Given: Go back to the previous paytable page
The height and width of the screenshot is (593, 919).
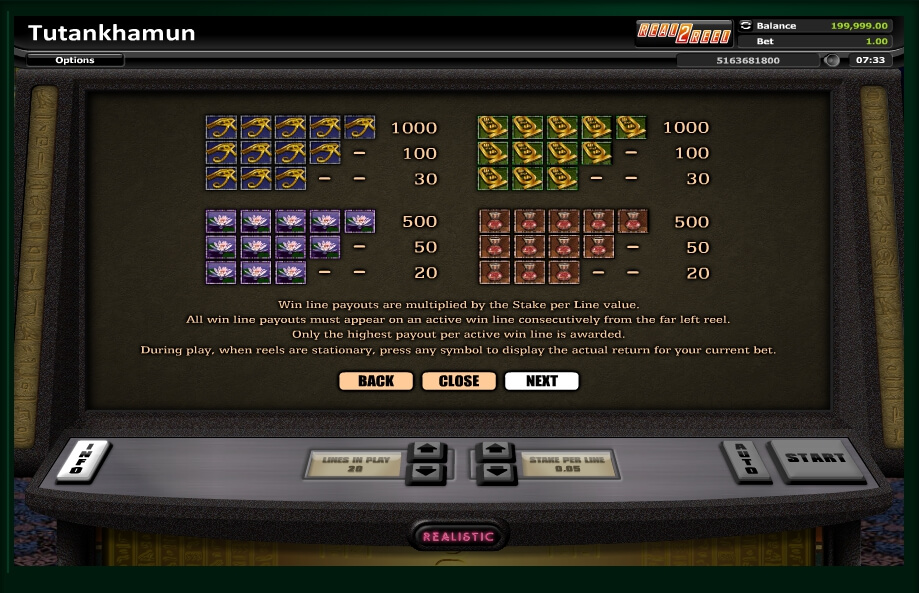Looking at the screenshot, I should (375, 381).
